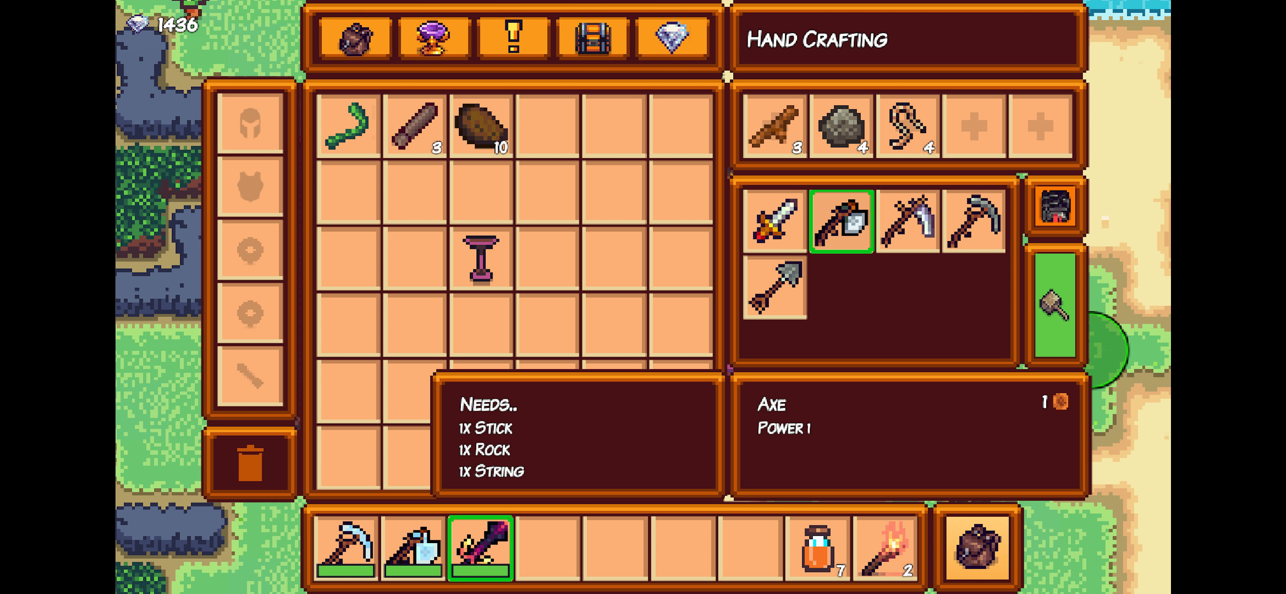
Task: Craft the item with the green hammer button
Action: pos(1055,305)
